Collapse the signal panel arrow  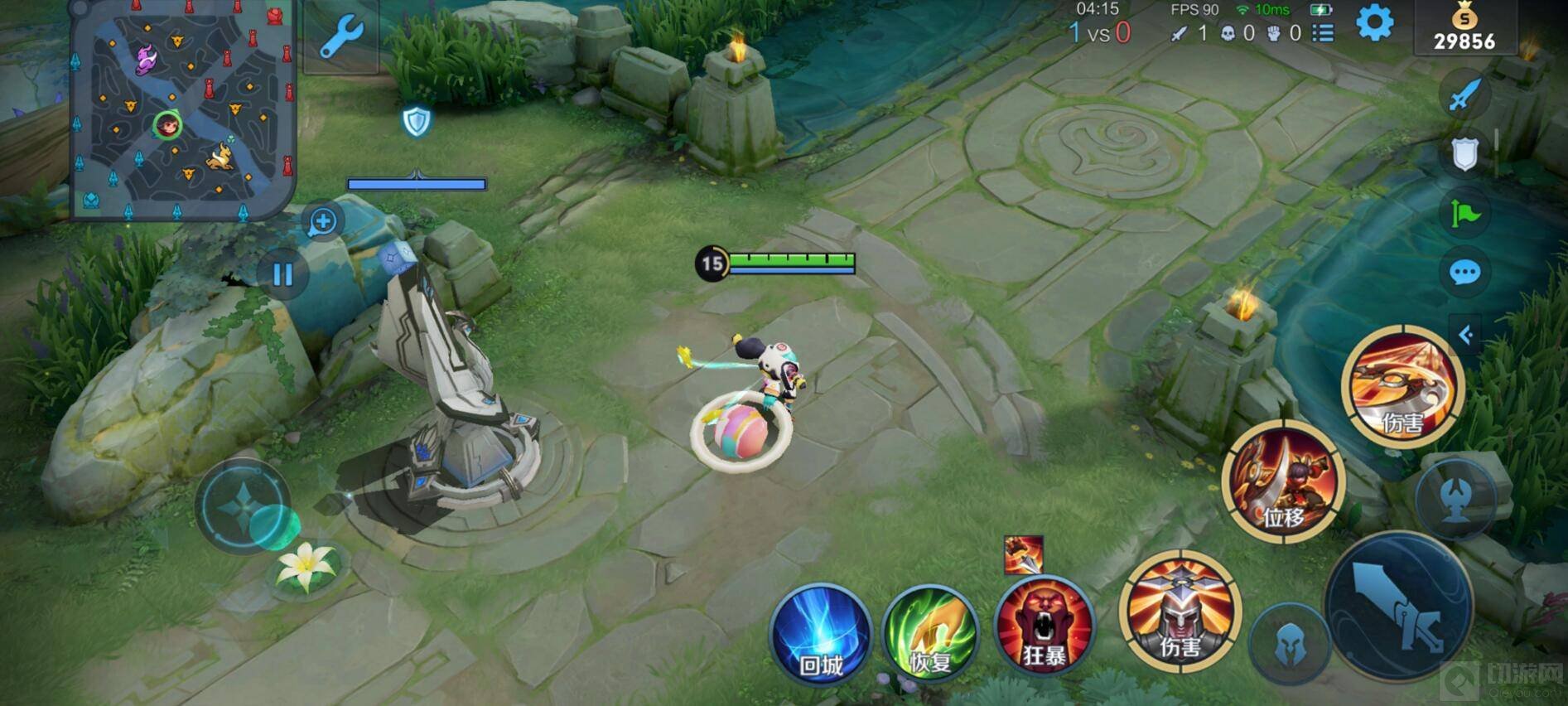pyautogui.click(x=1465, y=335)
